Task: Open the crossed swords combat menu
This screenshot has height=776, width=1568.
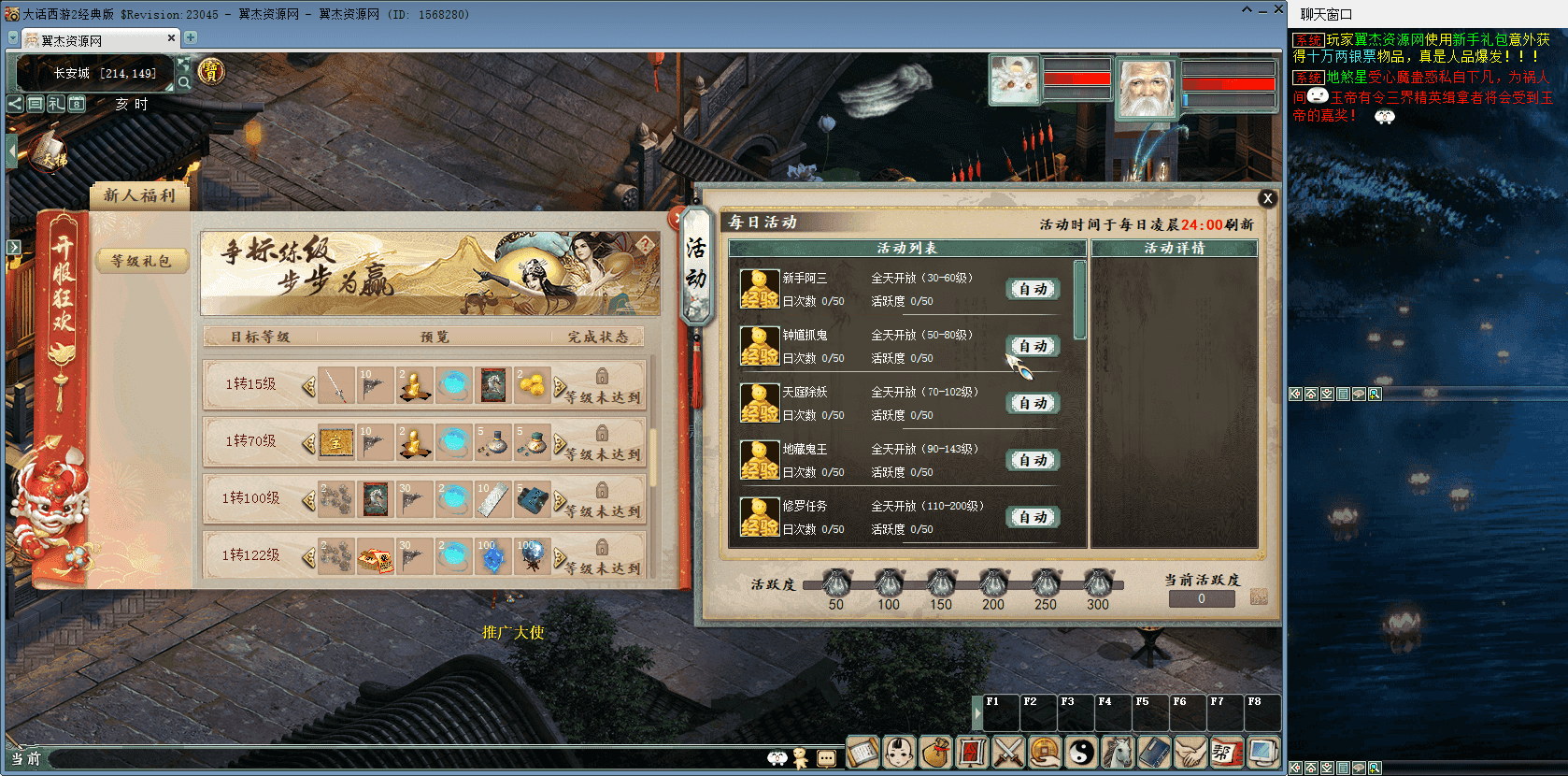Action: click(x=1008, y=751)
